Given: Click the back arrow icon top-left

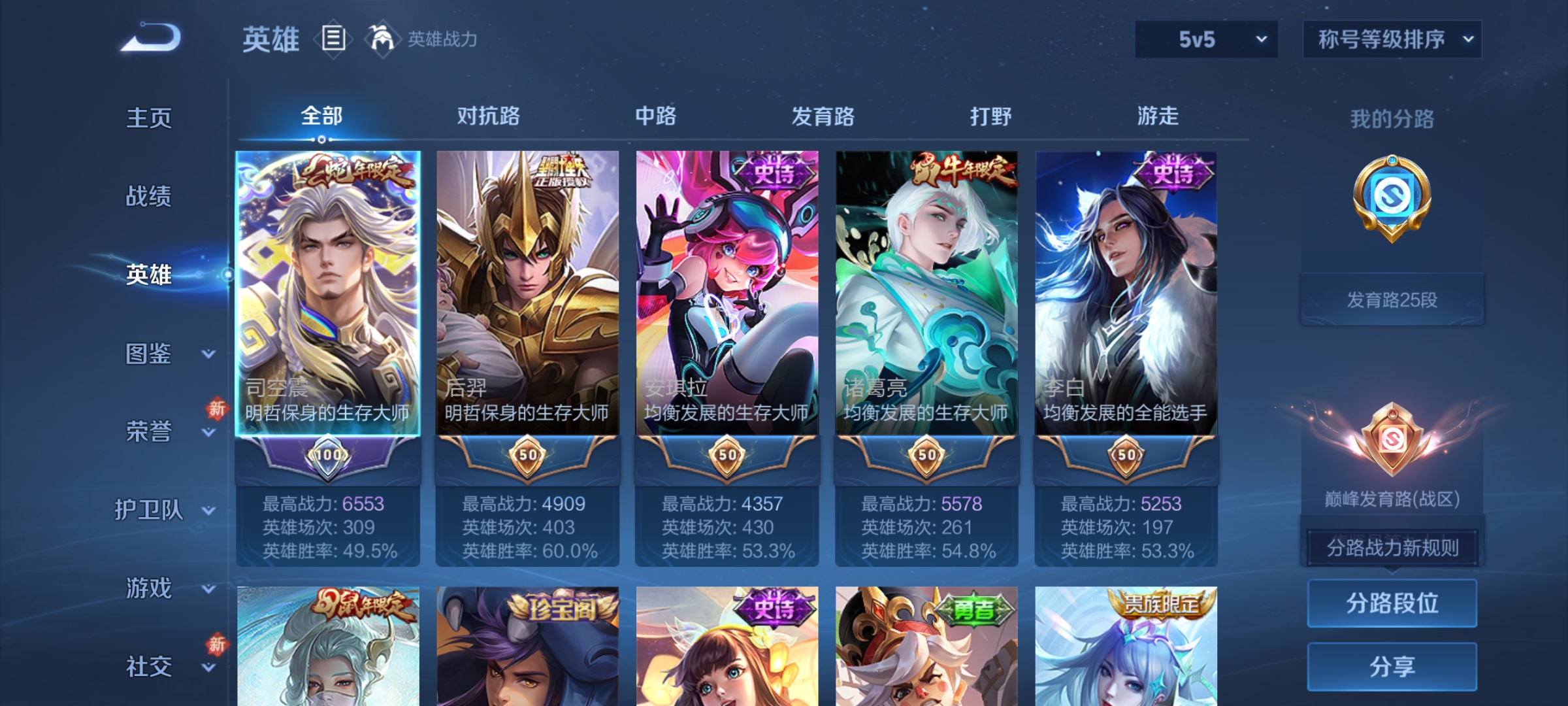Looking at the screenshot, I should pos(152,39).
